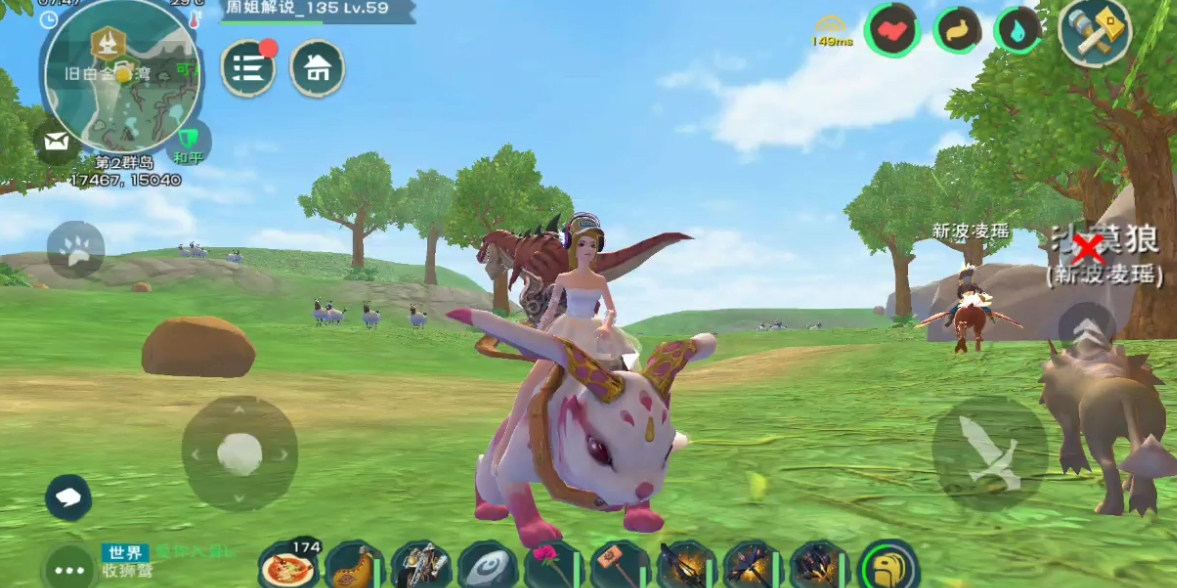Toggle the green 和平 peace mode shield
The width and height of the screenshot is (1177, 588).
tap(188, 141)
